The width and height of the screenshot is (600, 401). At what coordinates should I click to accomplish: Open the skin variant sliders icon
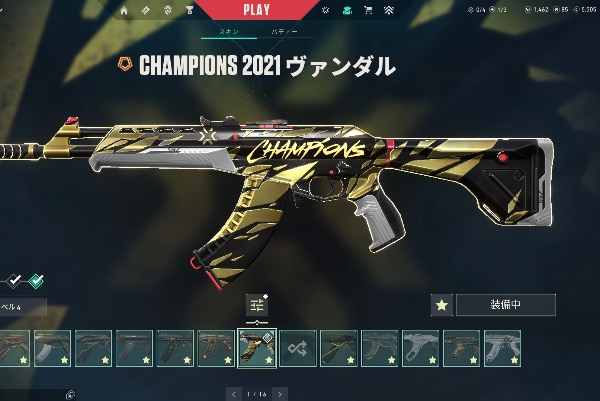click(257, 305)
